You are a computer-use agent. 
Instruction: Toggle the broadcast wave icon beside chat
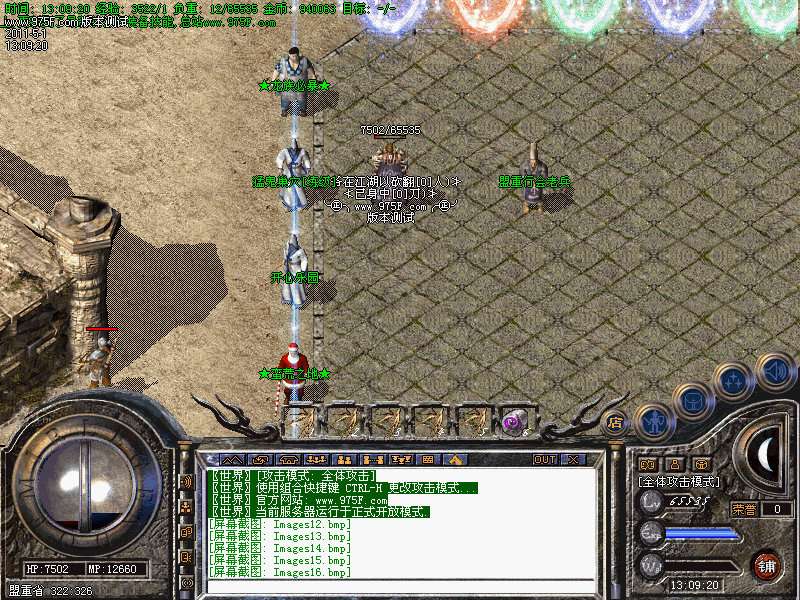tap(187, 482)
